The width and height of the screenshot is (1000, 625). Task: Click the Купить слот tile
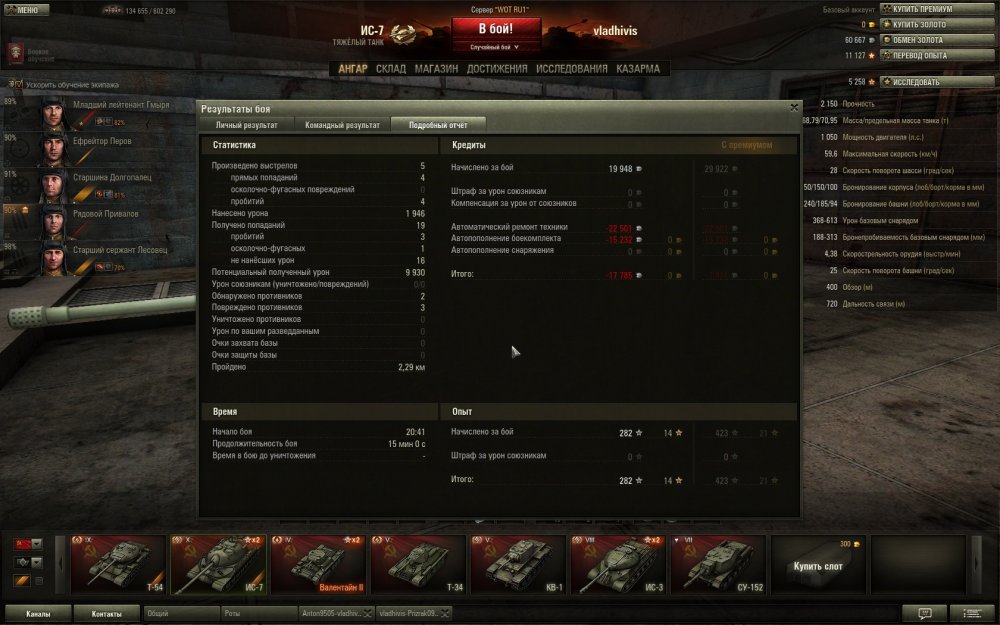click(x=816, y=565)
